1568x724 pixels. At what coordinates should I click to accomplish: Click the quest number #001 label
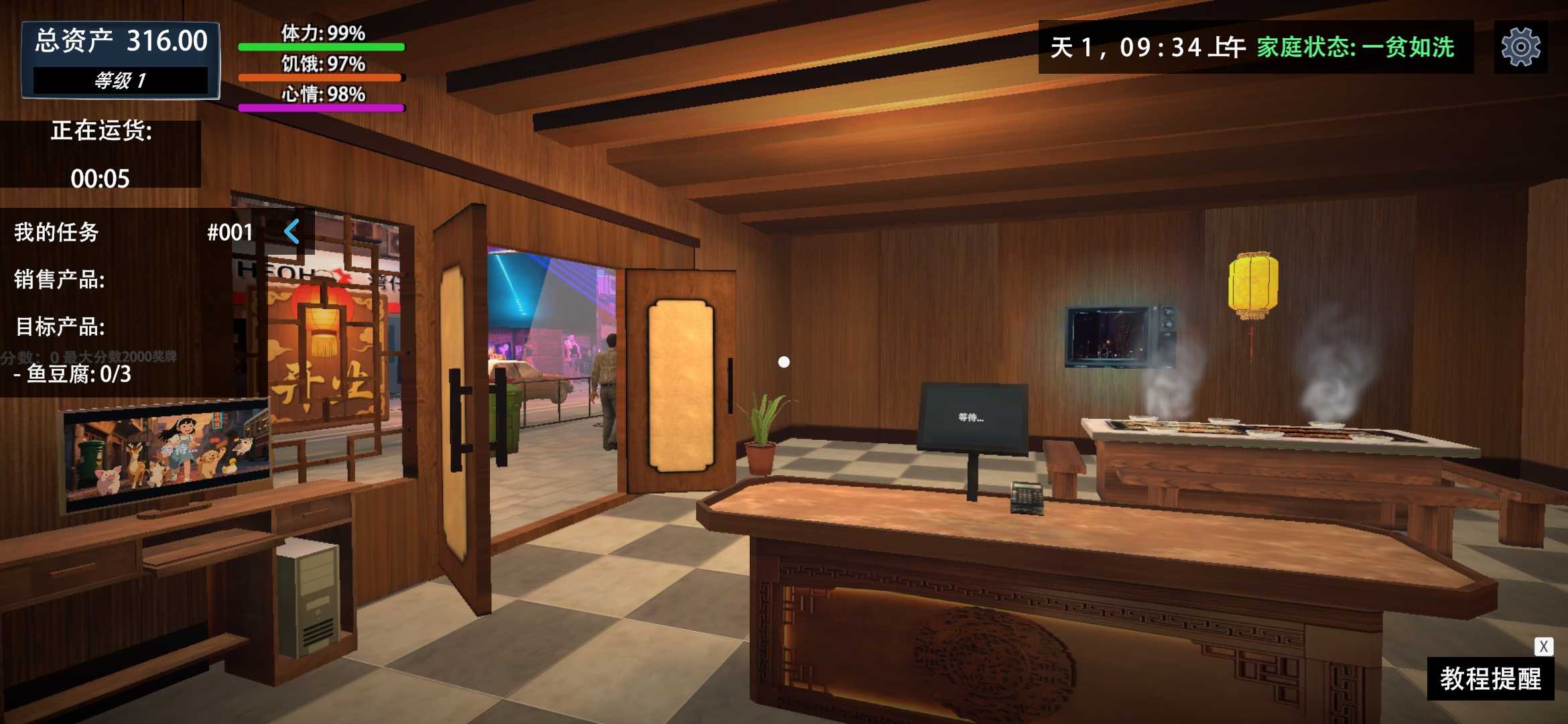point(229,233)
